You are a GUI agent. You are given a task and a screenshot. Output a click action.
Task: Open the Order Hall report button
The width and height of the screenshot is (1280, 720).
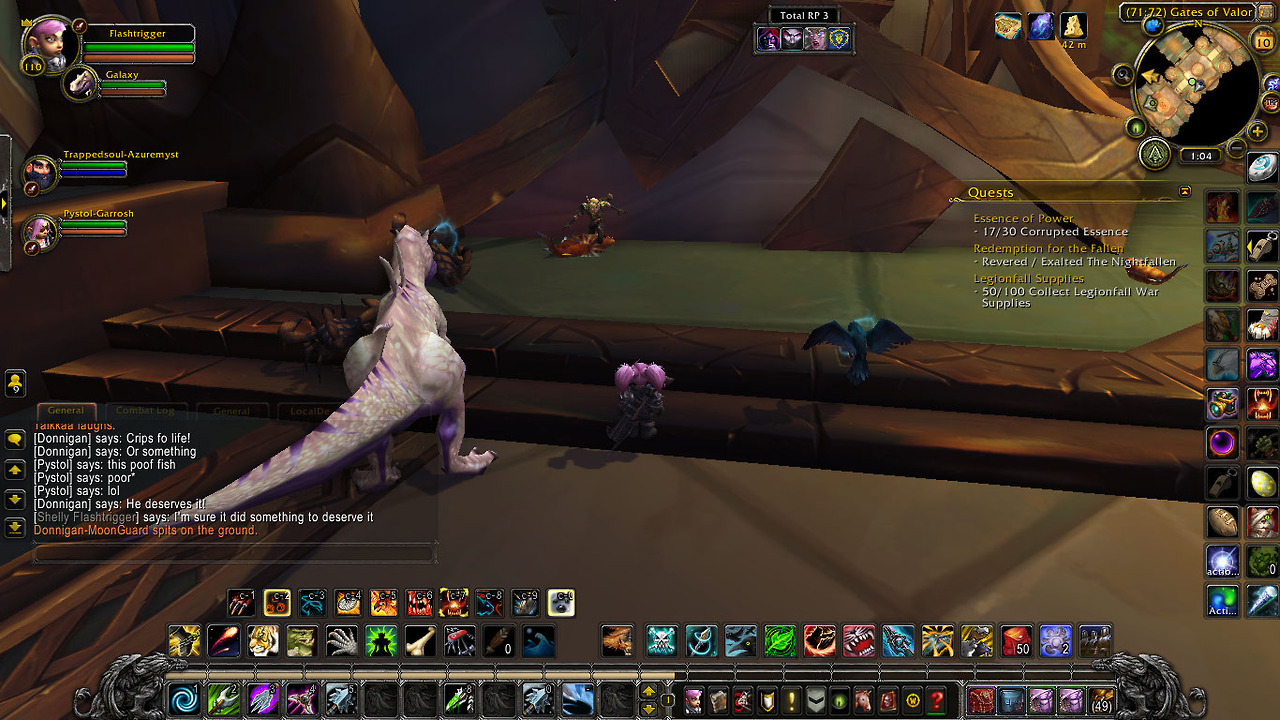1156,154
